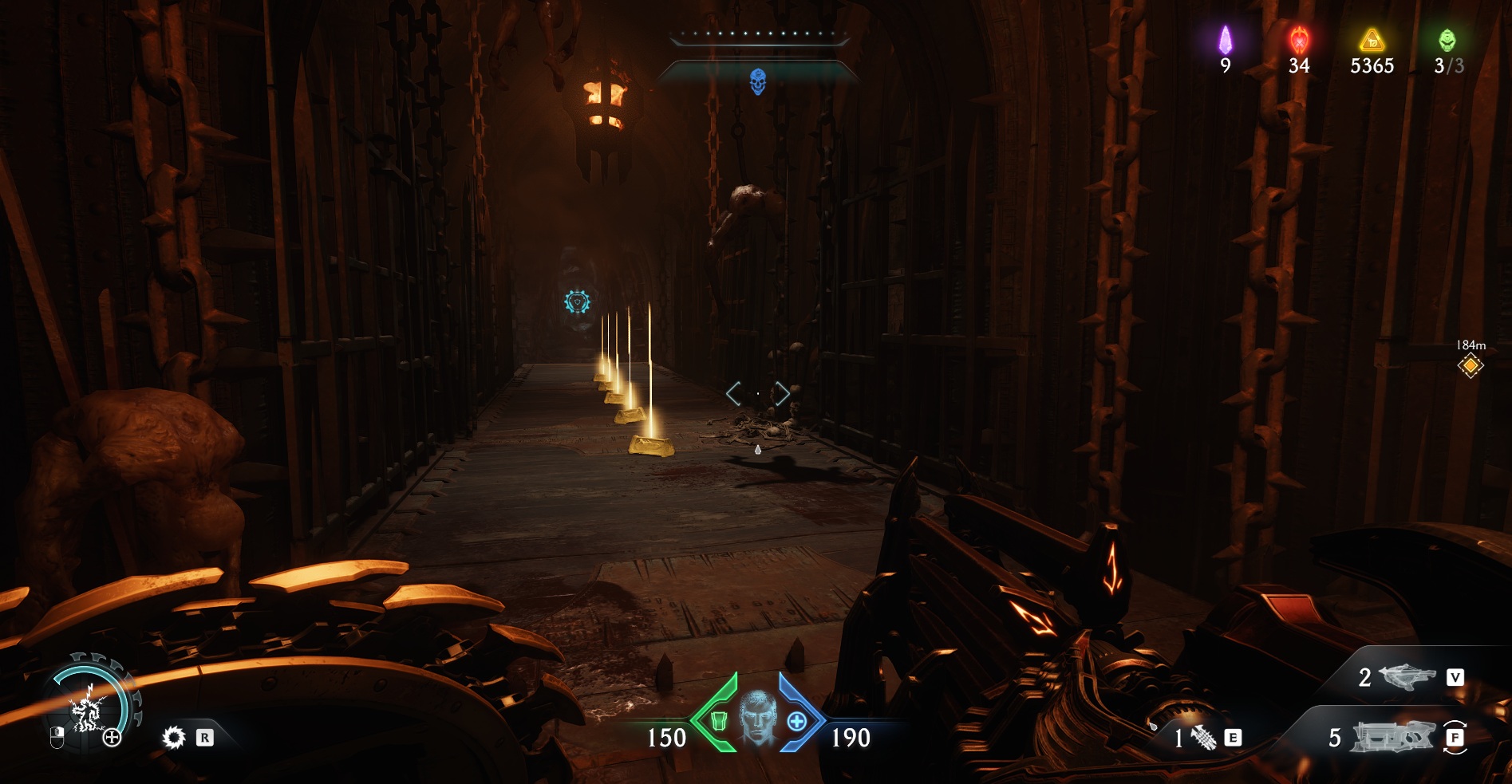Click the blue gear waypoint marker
The width and height of the screenshot is (1512, 784).
[x=577, y=301]
